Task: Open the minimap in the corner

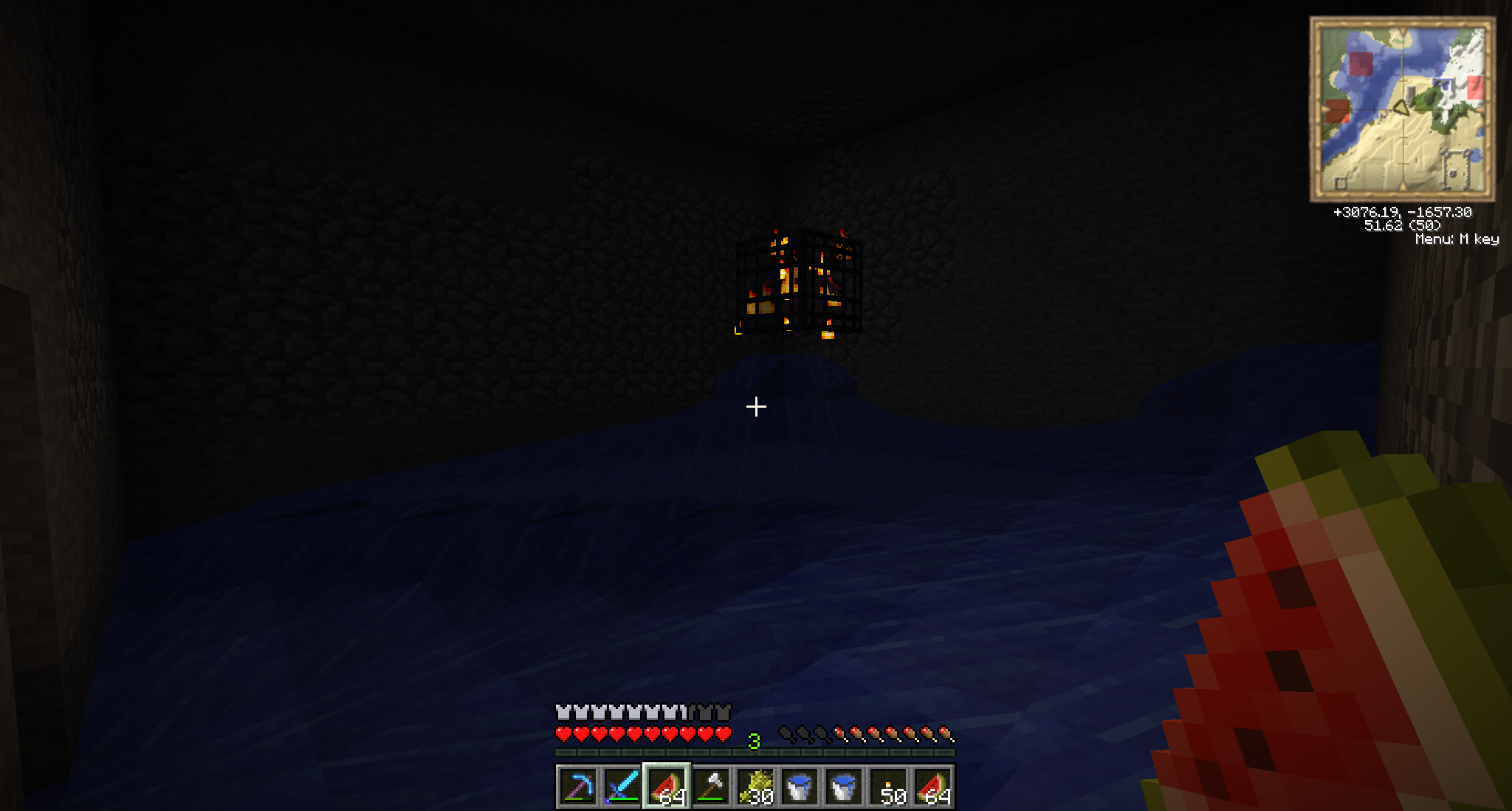Action: point(1402,109)
